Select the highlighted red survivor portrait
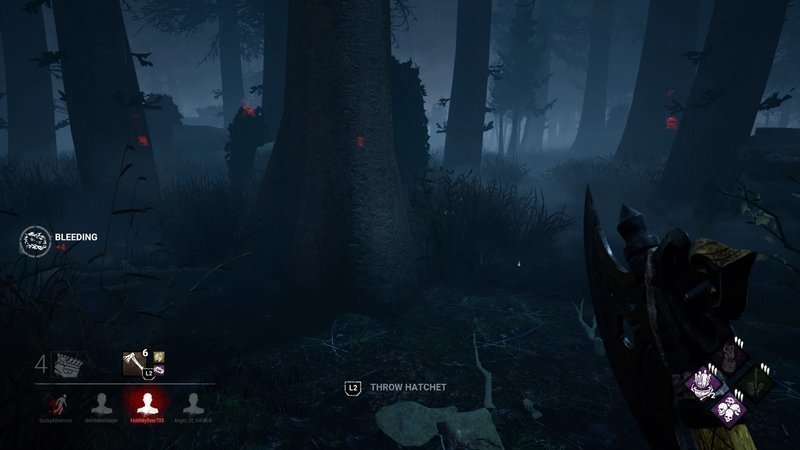800x450 pixels. [147, 403]
